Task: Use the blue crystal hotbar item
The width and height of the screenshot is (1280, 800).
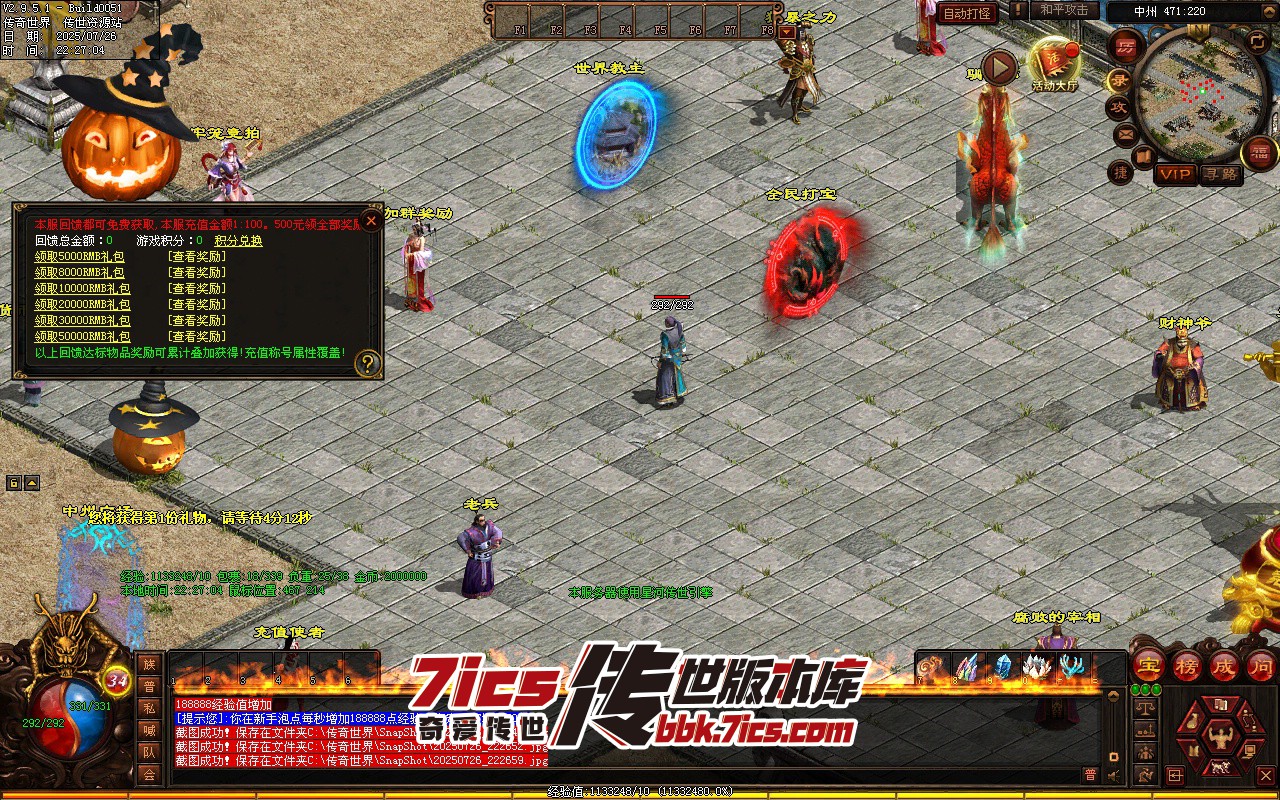Action: 1002,667
